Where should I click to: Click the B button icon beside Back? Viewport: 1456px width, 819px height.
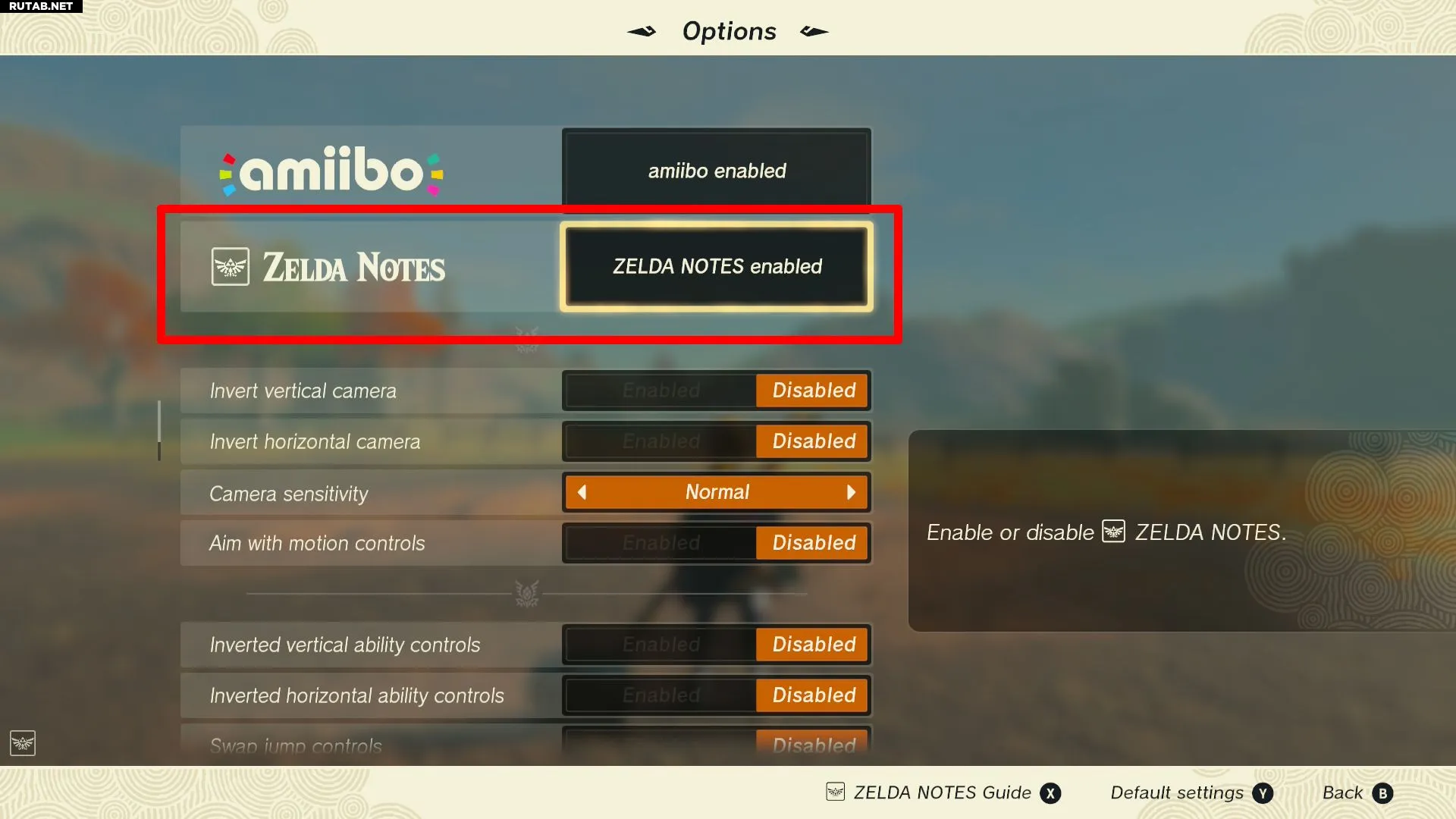click(1382, 793)
